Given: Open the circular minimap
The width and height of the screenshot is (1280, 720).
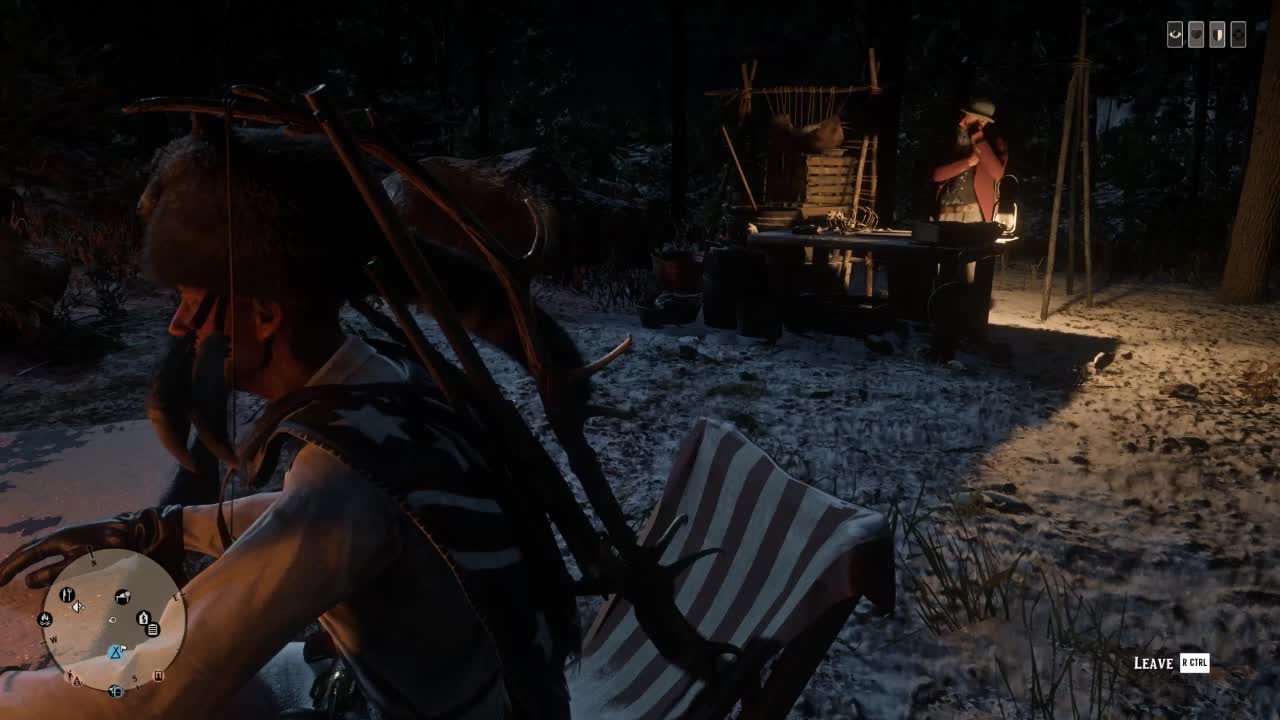Looking at the screenshot, I should [x=113, y=620].
